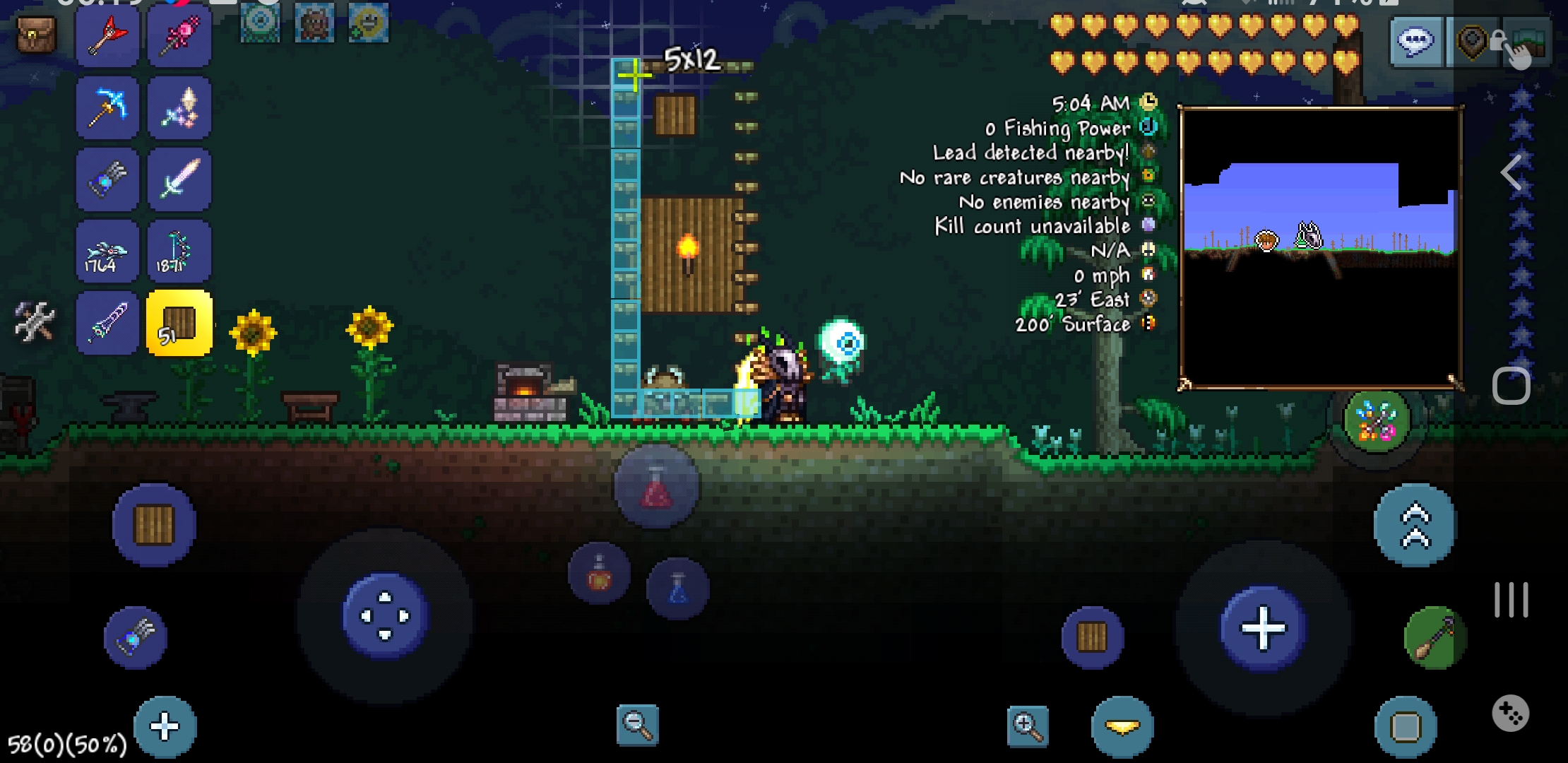The height and width of the screenshot is (763, 1568).
Task: Toggle the yellow down-arrow drop button
Action: (x=1122, y=726)
